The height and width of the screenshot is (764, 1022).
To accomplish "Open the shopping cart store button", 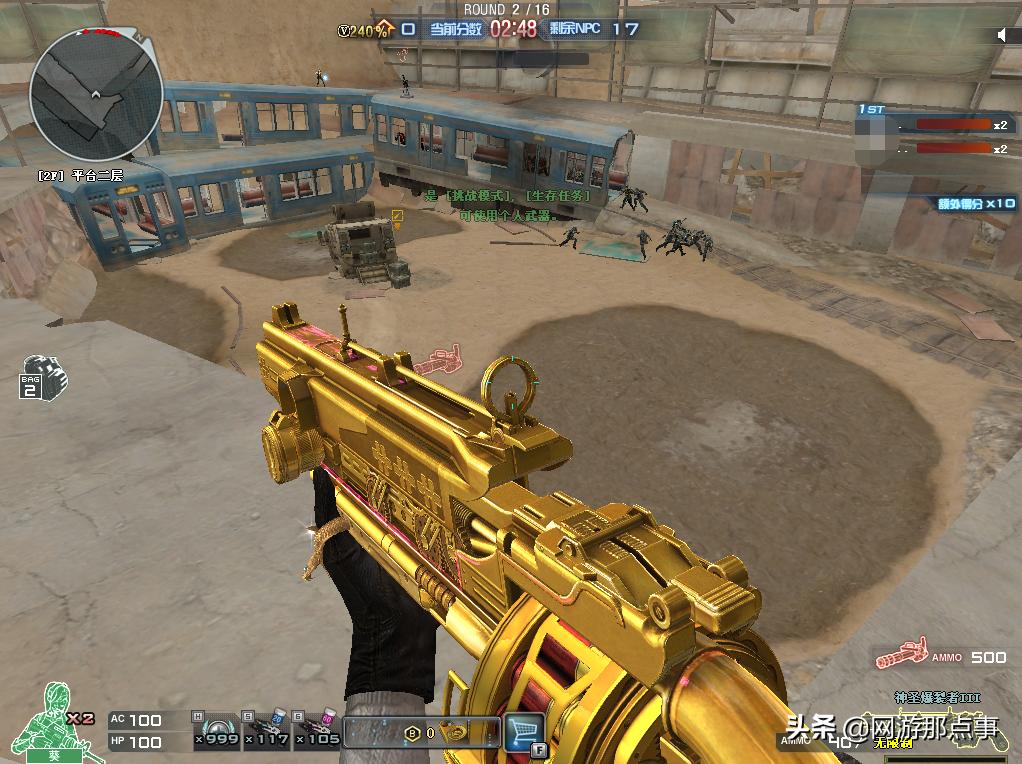I will click(523, 731).
